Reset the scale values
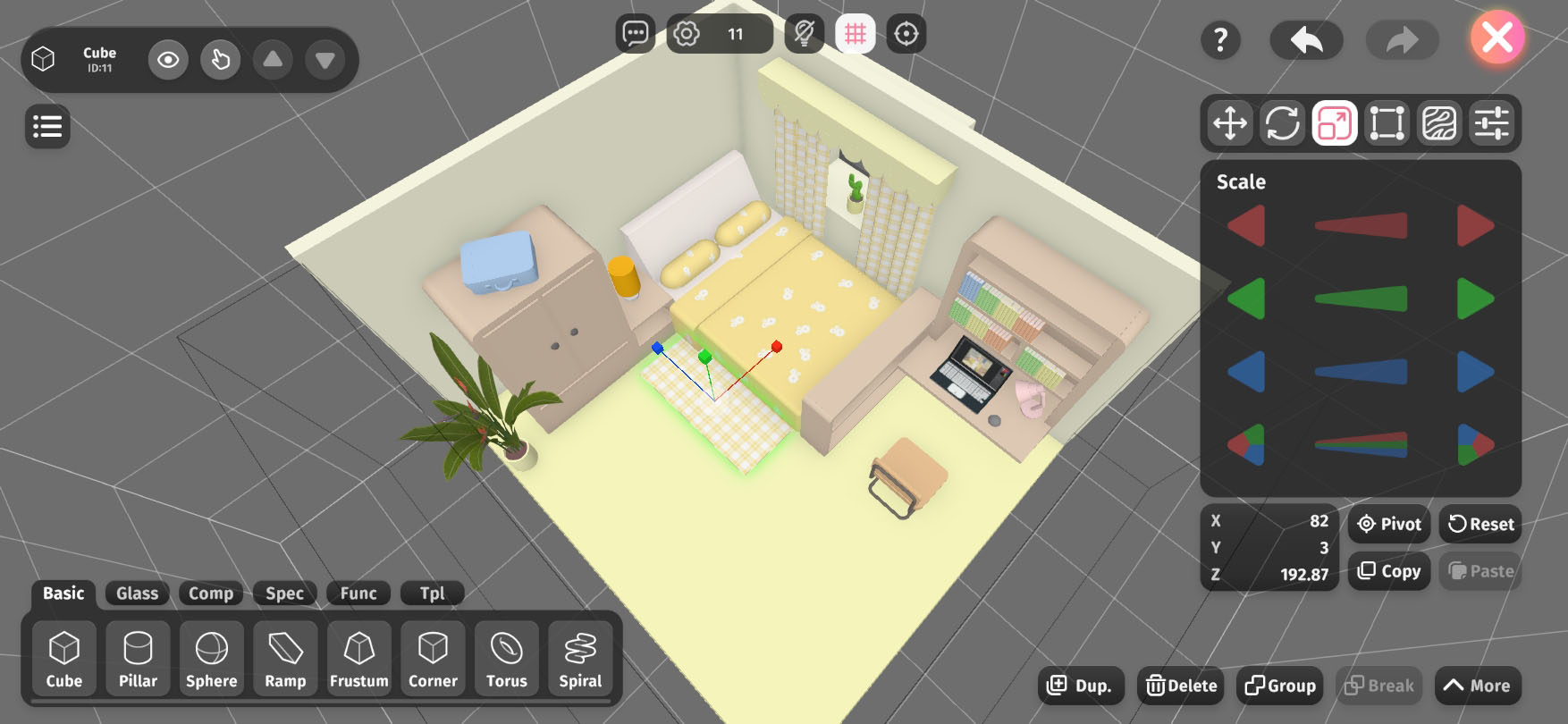This screenshot has width=1568, height=724. [x=1480, y=524]
